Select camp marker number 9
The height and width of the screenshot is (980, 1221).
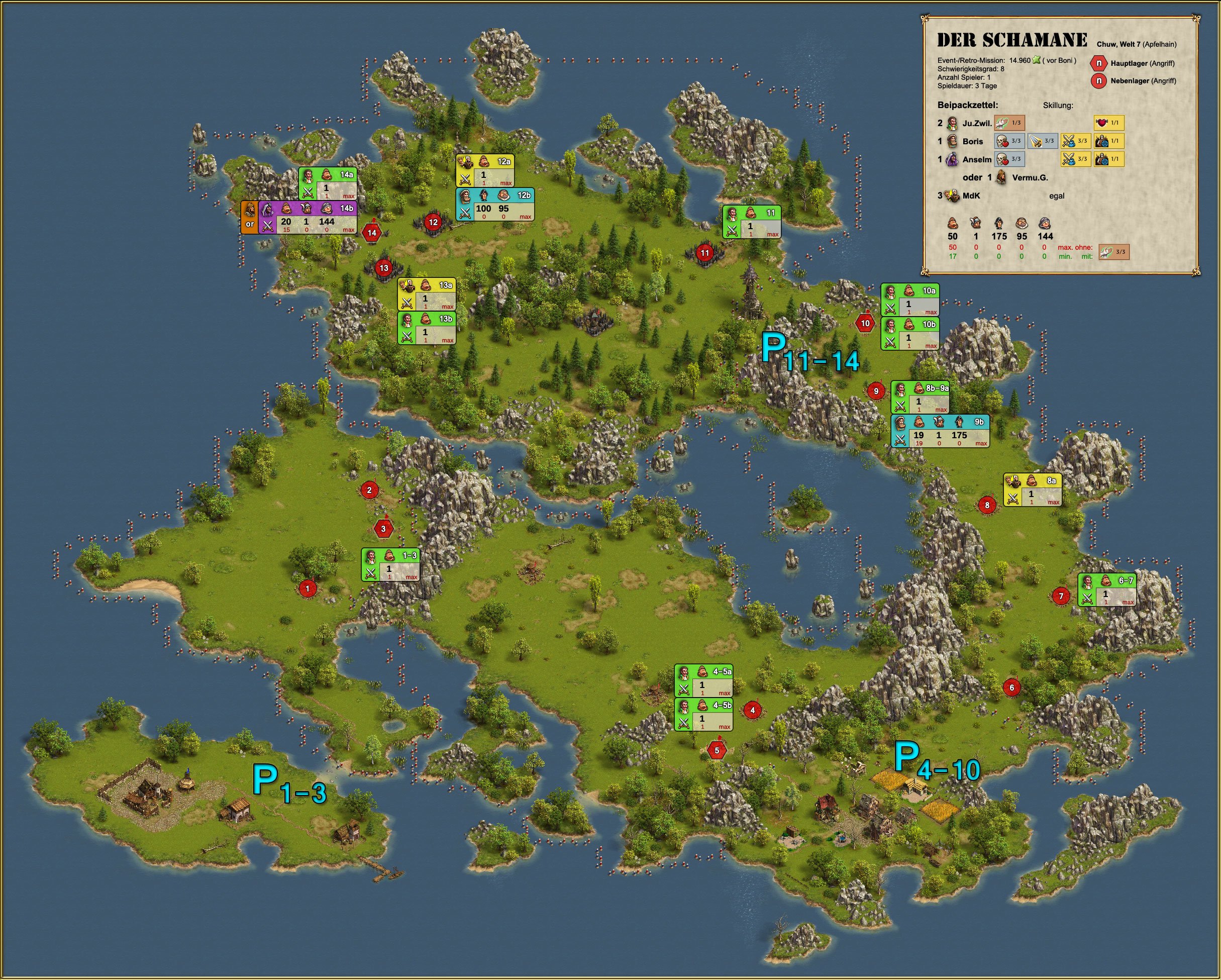[x=876, y=391]
